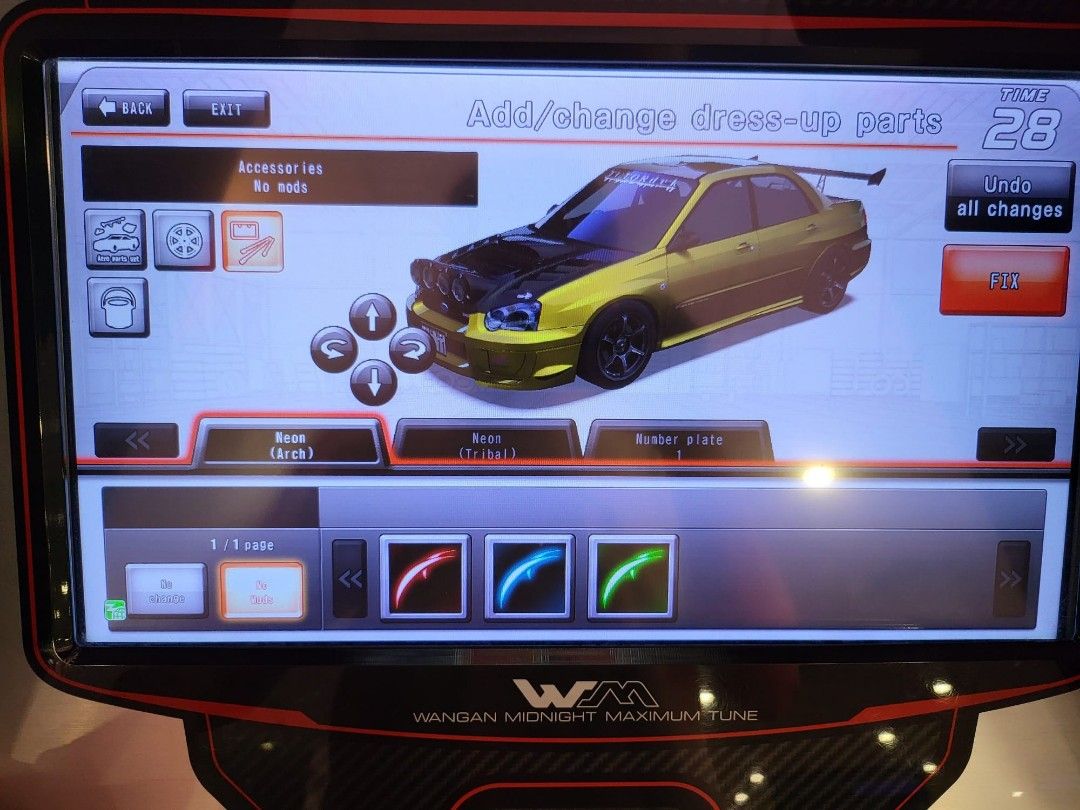Open the Number plate tab
1080x810 pixels.
[x=679, y=445]
